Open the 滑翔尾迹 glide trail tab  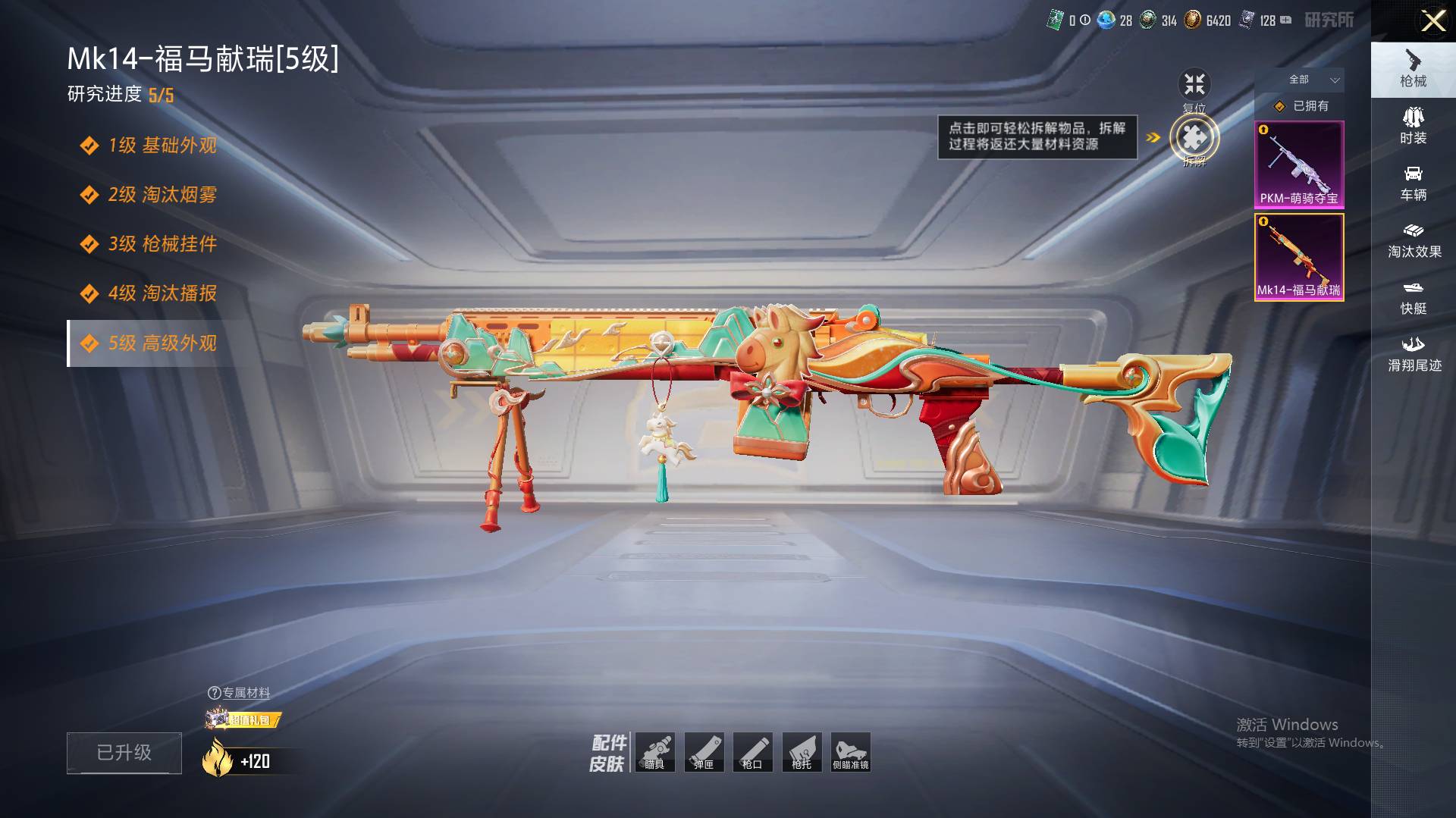(x=1413, y=354)
